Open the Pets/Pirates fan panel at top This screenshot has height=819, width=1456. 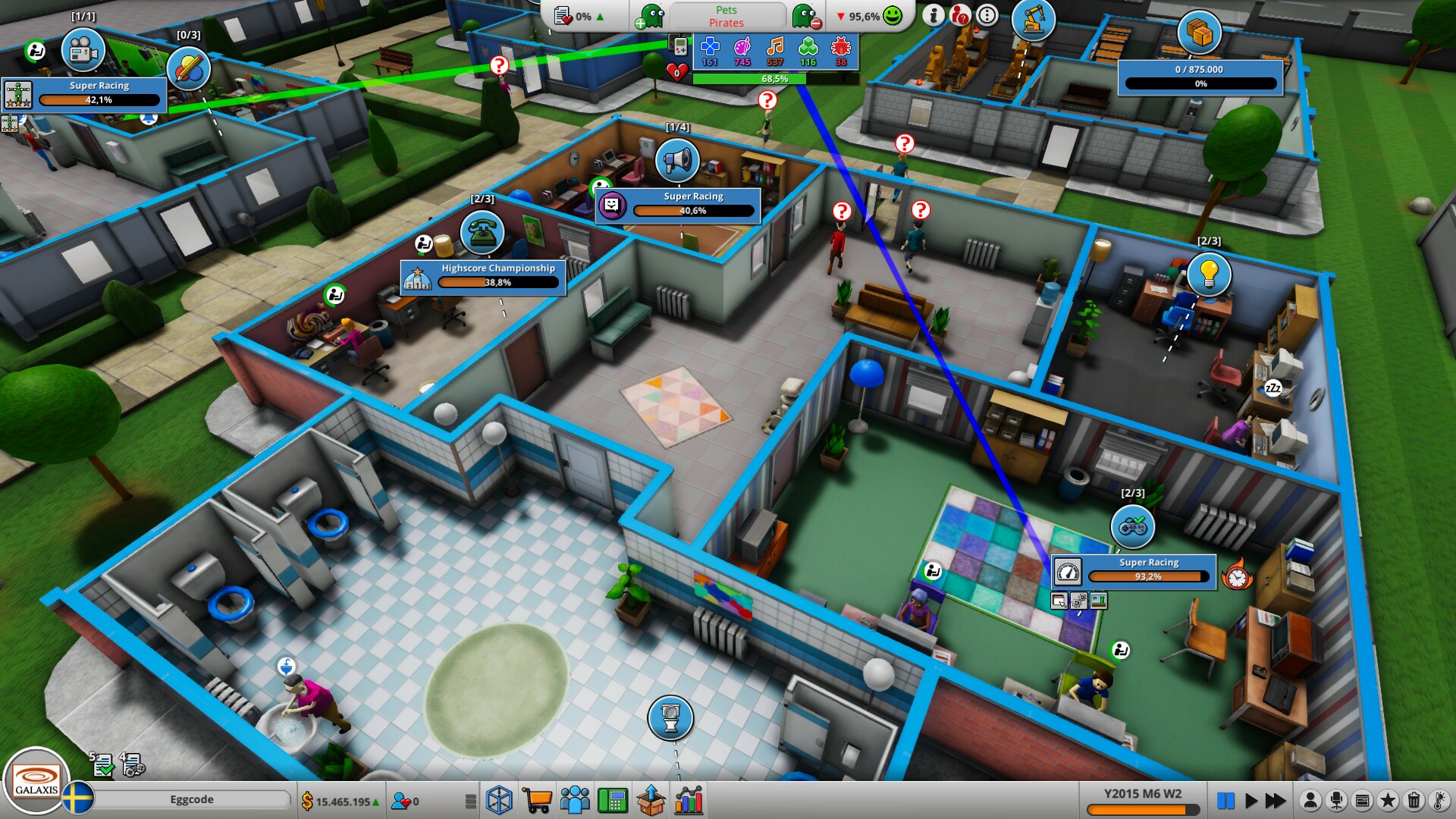coord(726,15)
